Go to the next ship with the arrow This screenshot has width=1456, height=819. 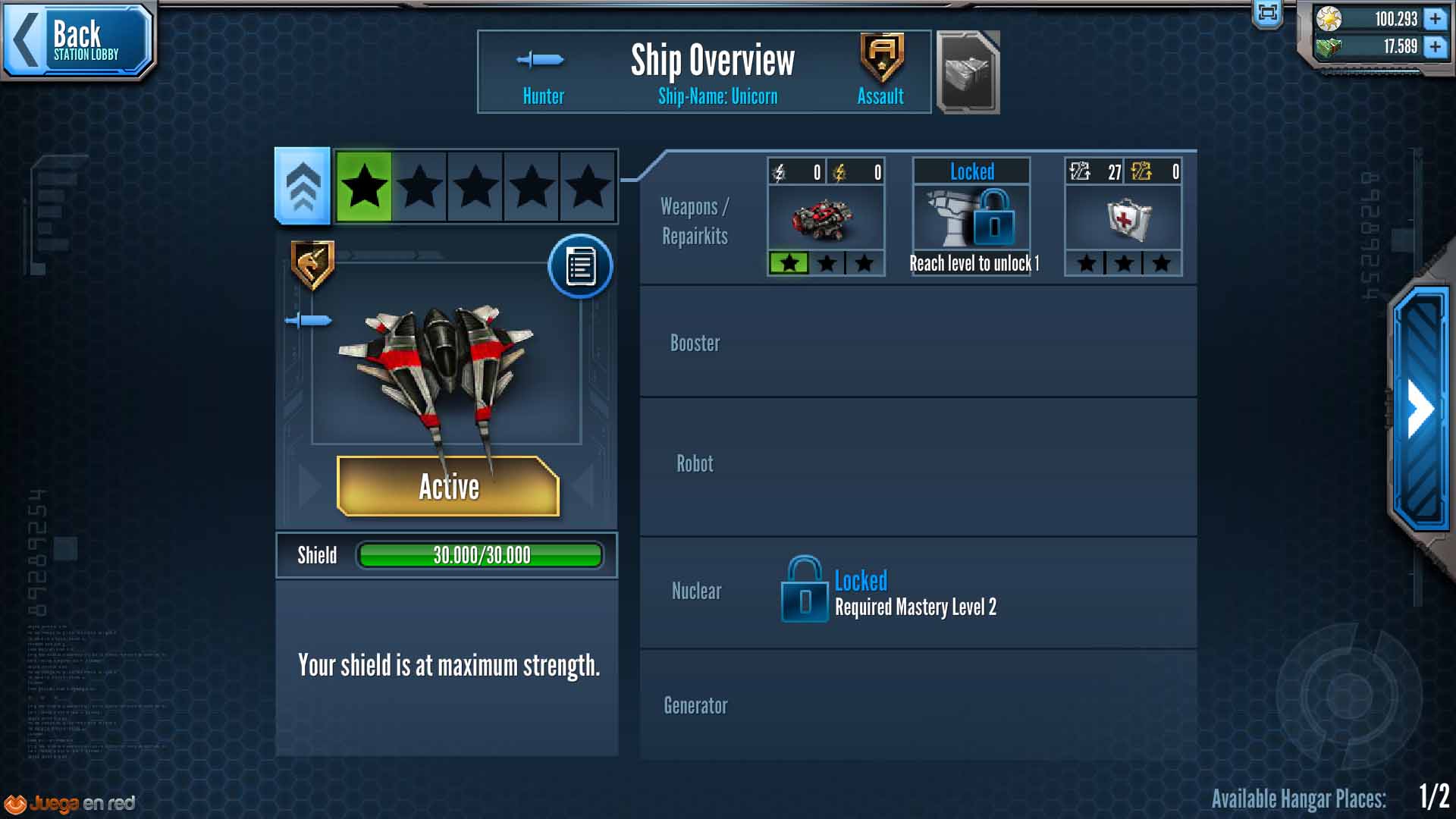tap(1420, 409)
